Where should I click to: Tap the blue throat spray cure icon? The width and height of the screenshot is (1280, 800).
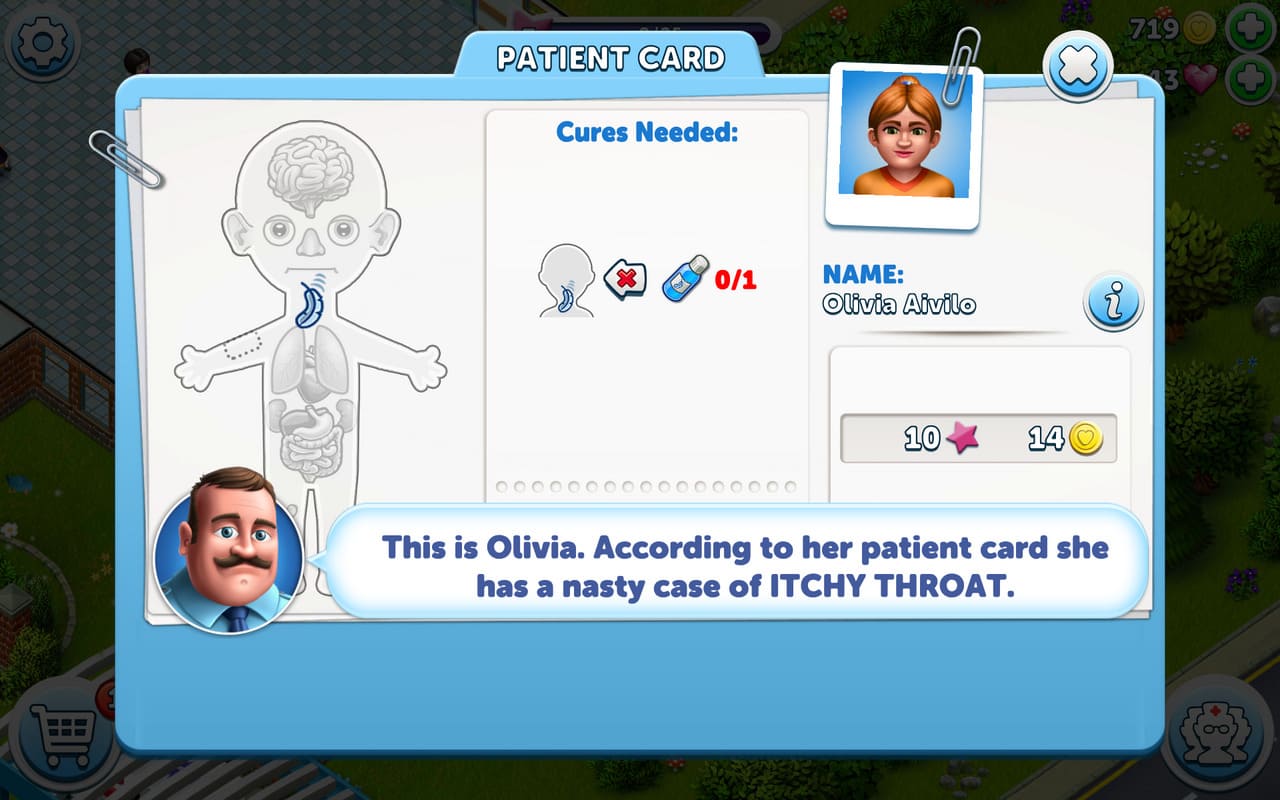685,278
